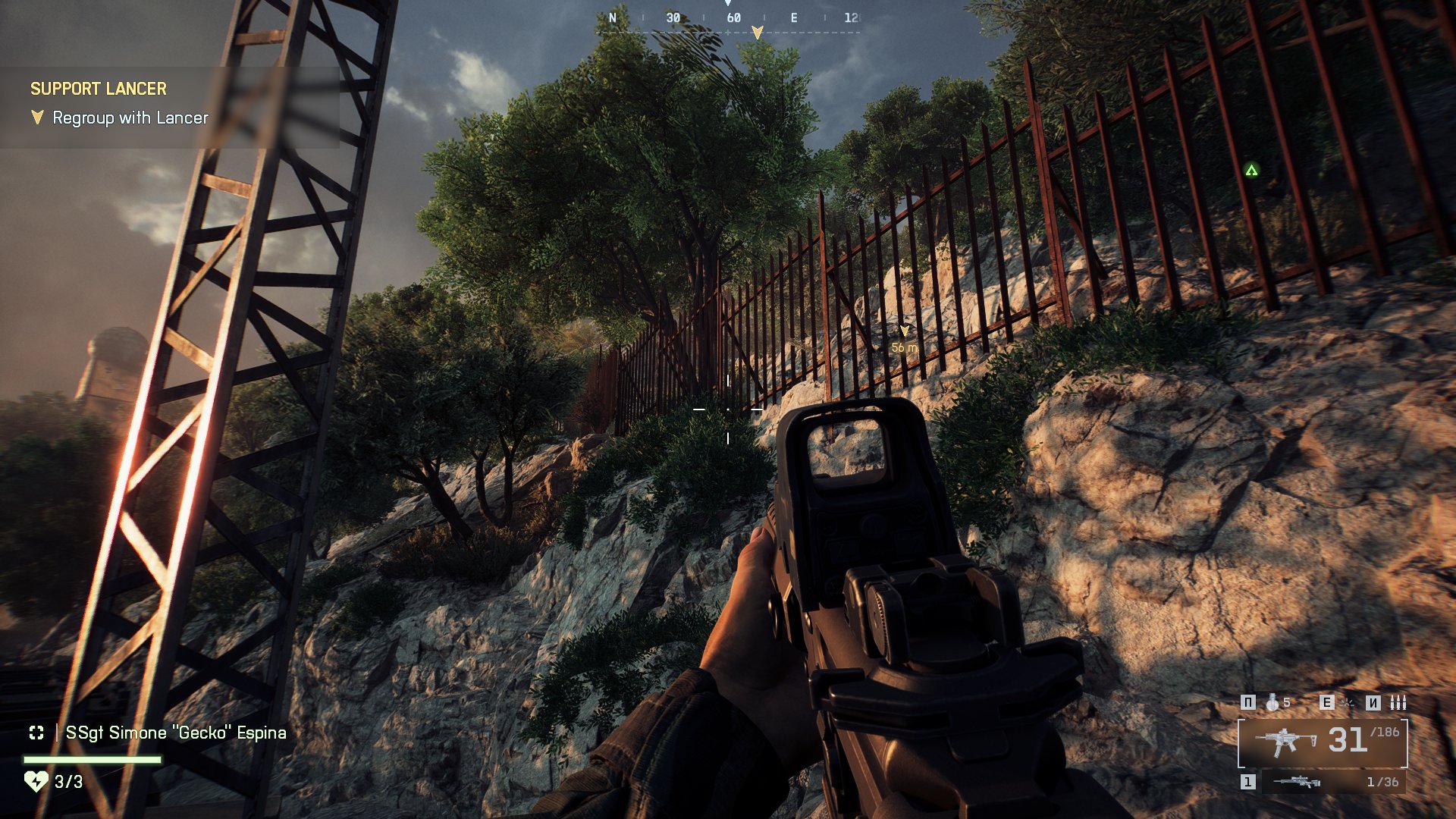Choose the three-bullets ammo icon

click(x=1398, y=702)
